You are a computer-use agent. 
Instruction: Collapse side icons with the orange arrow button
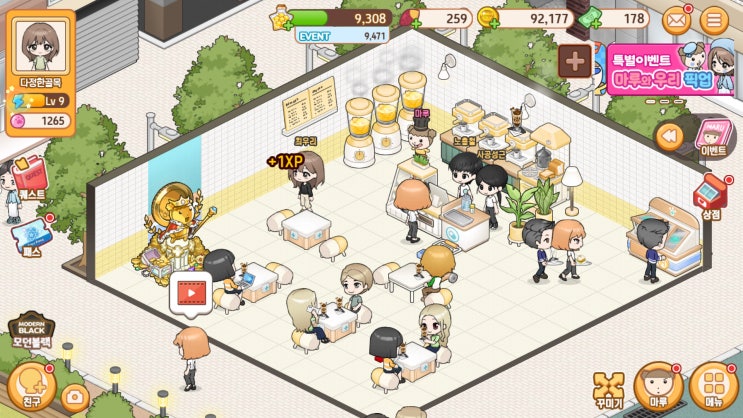[x=669, y=135]
